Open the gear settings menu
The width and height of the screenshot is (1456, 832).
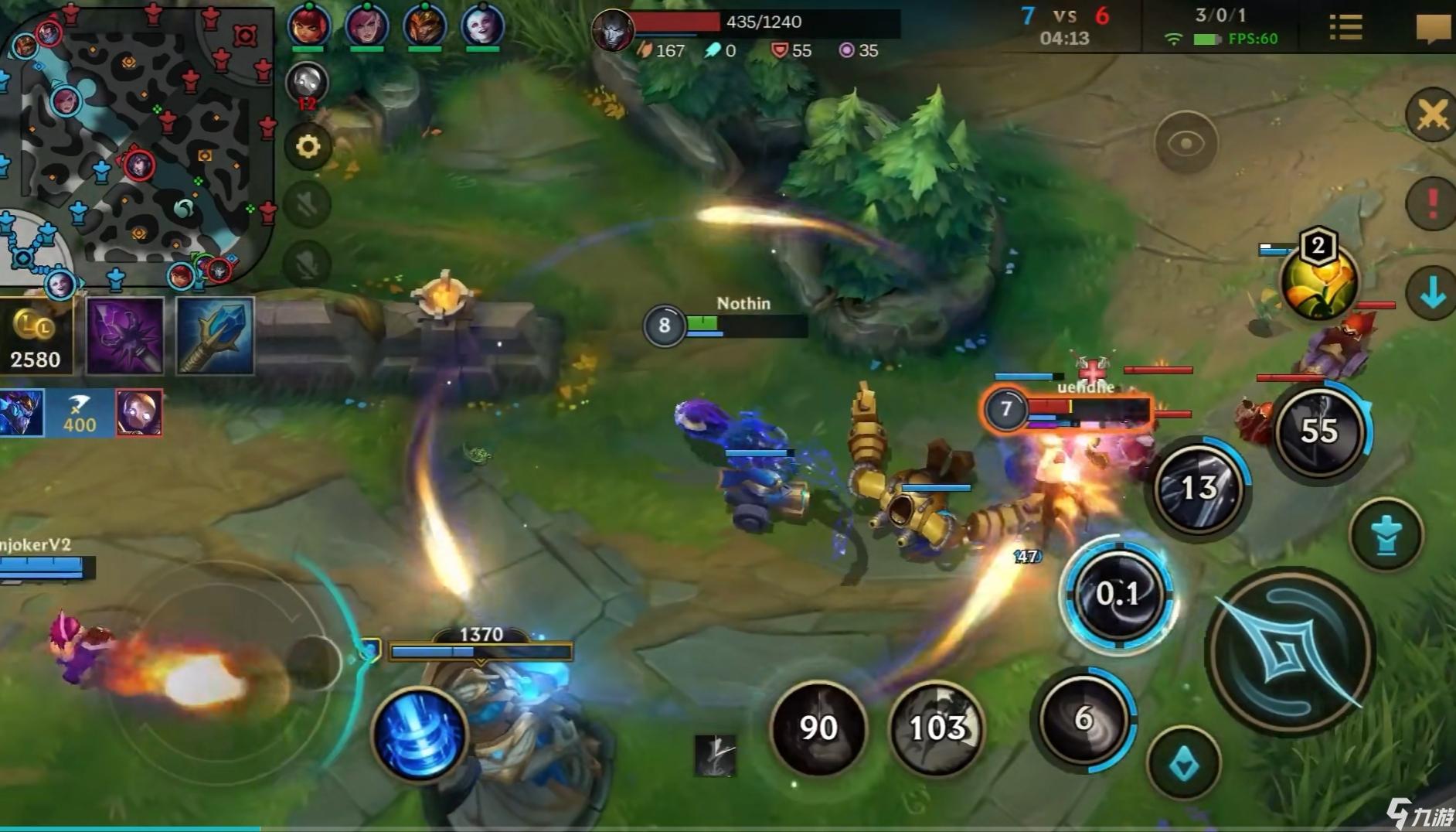(308, 146)
